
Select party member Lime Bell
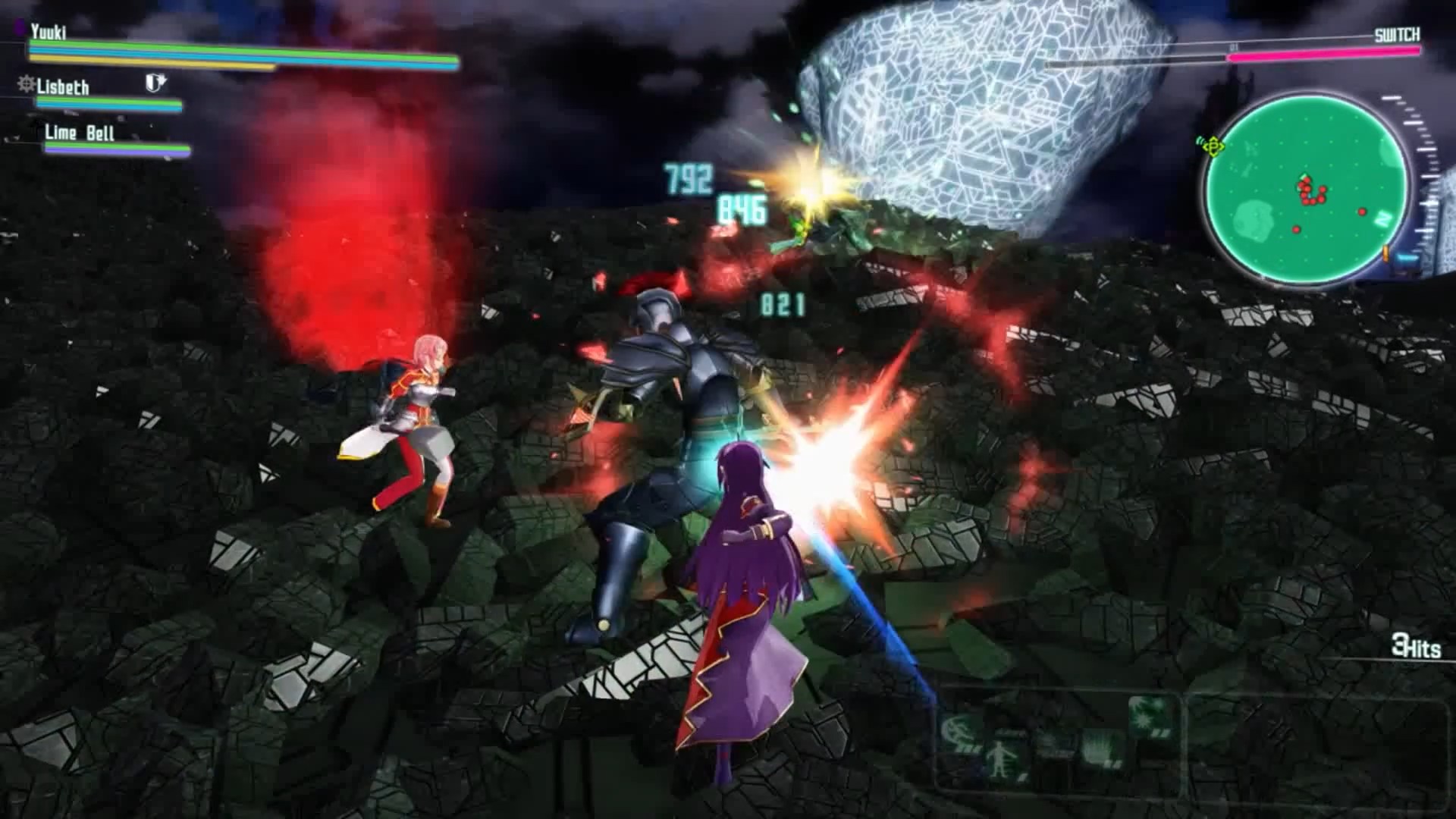(x=79, y=133)
